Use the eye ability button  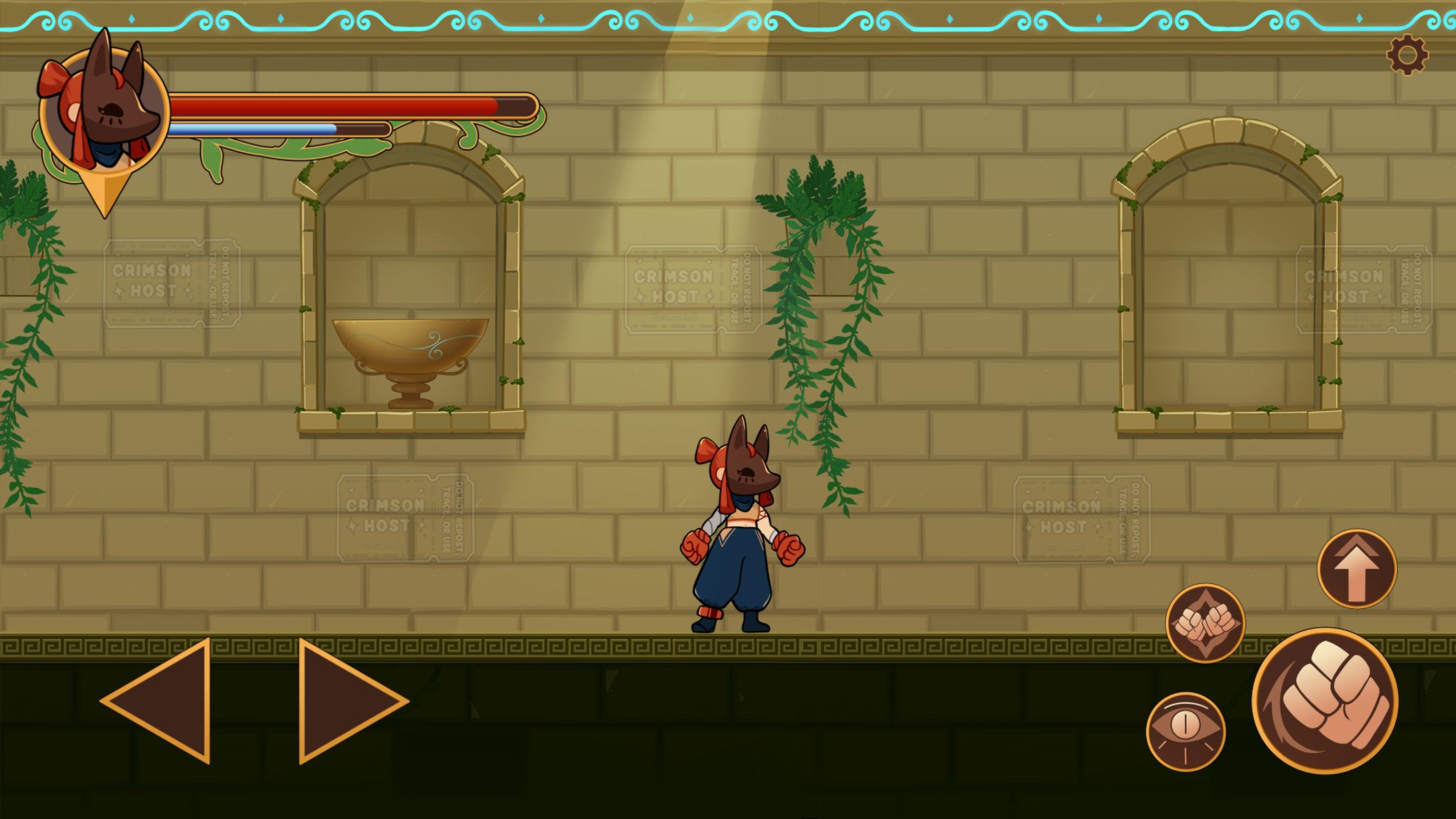coord(1185,731)
